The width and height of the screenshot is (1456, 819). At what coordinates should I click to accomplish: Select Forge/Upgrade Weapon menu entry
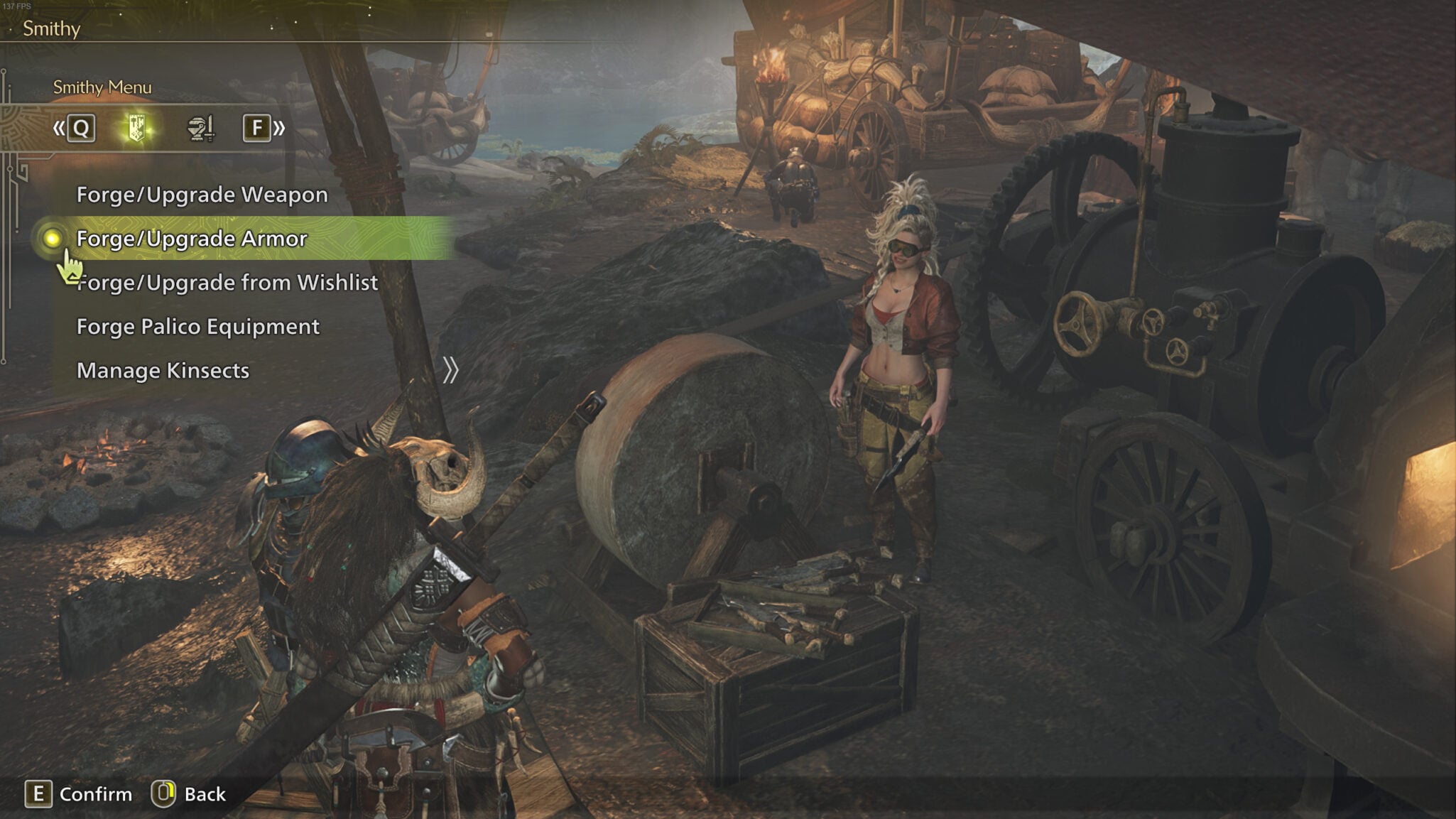click(x=202, y=195)
